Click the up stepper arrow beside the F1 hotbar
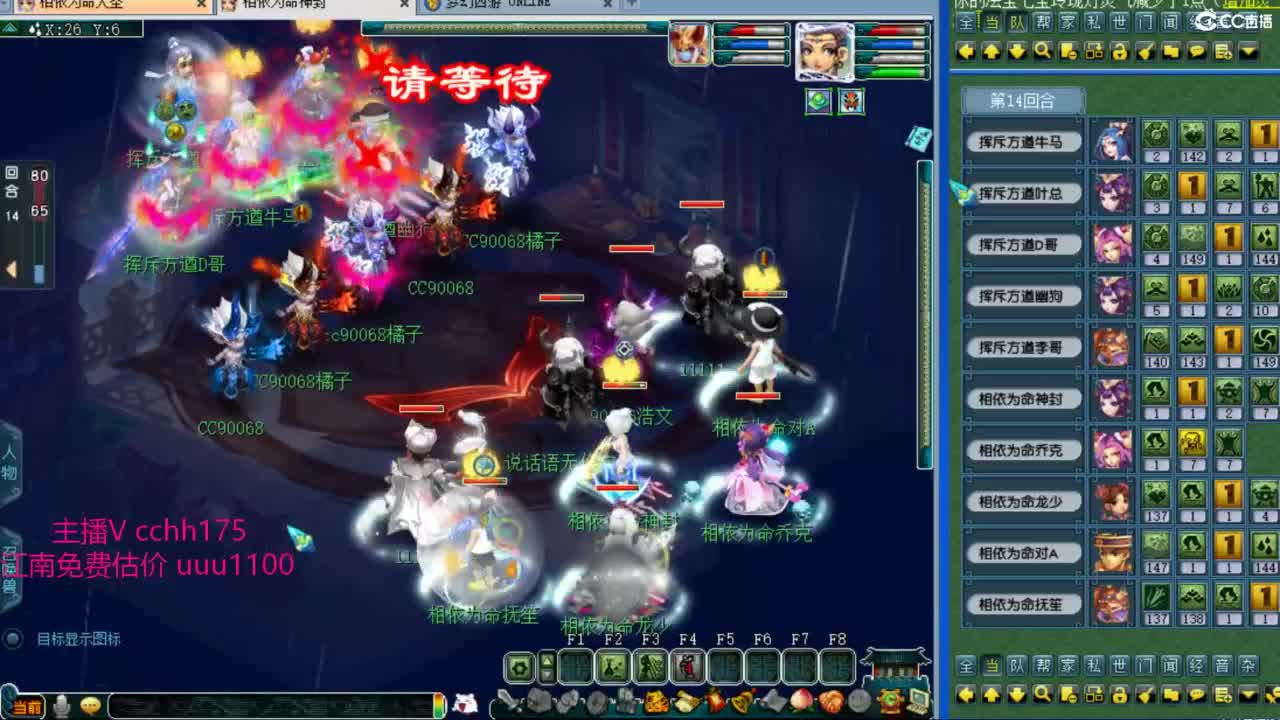 pyautogui.click(x=547, y=659)
